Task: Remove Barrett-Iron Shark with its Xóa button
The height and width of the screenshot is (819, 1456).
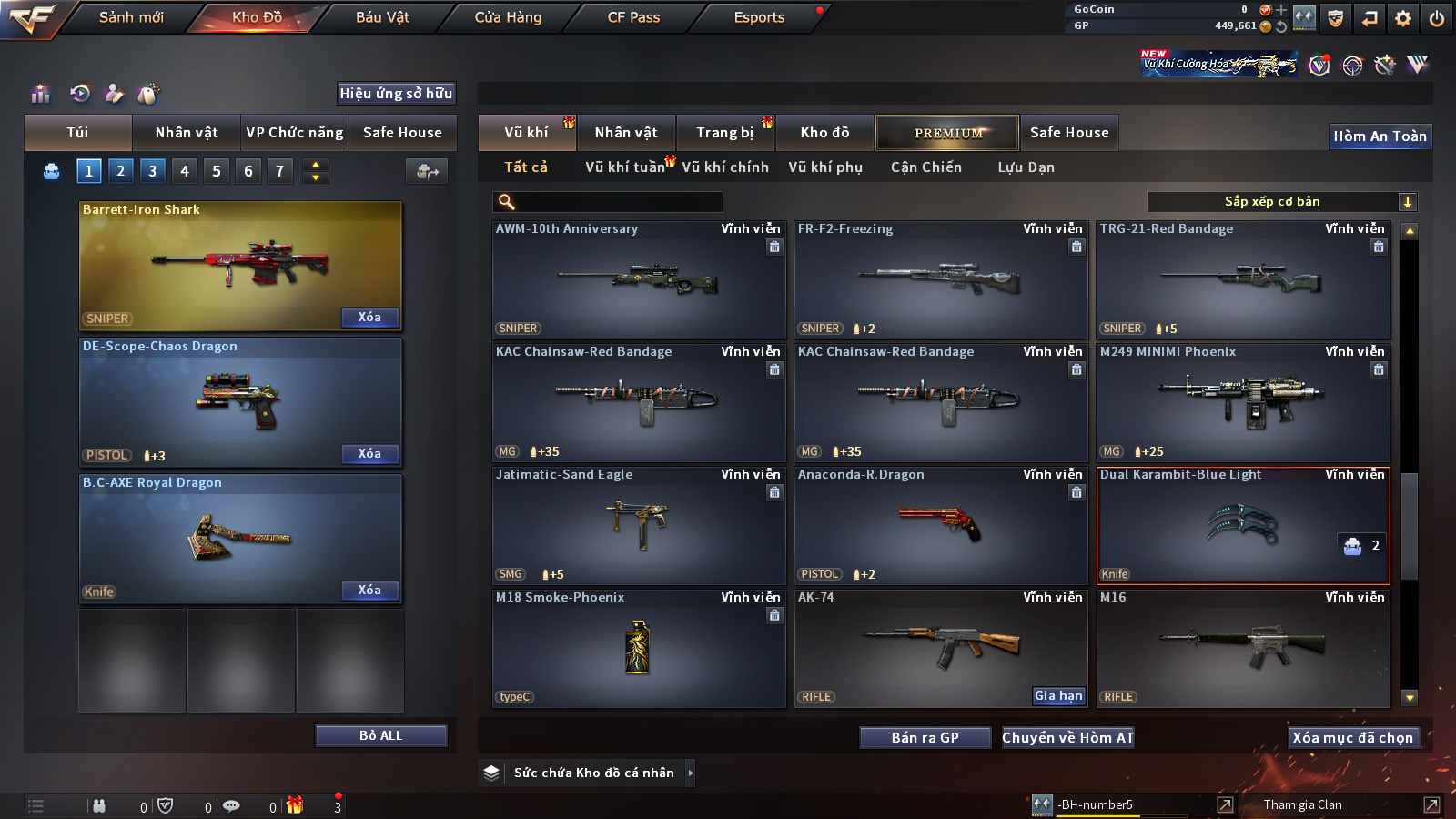Action: tap(369, 318)
